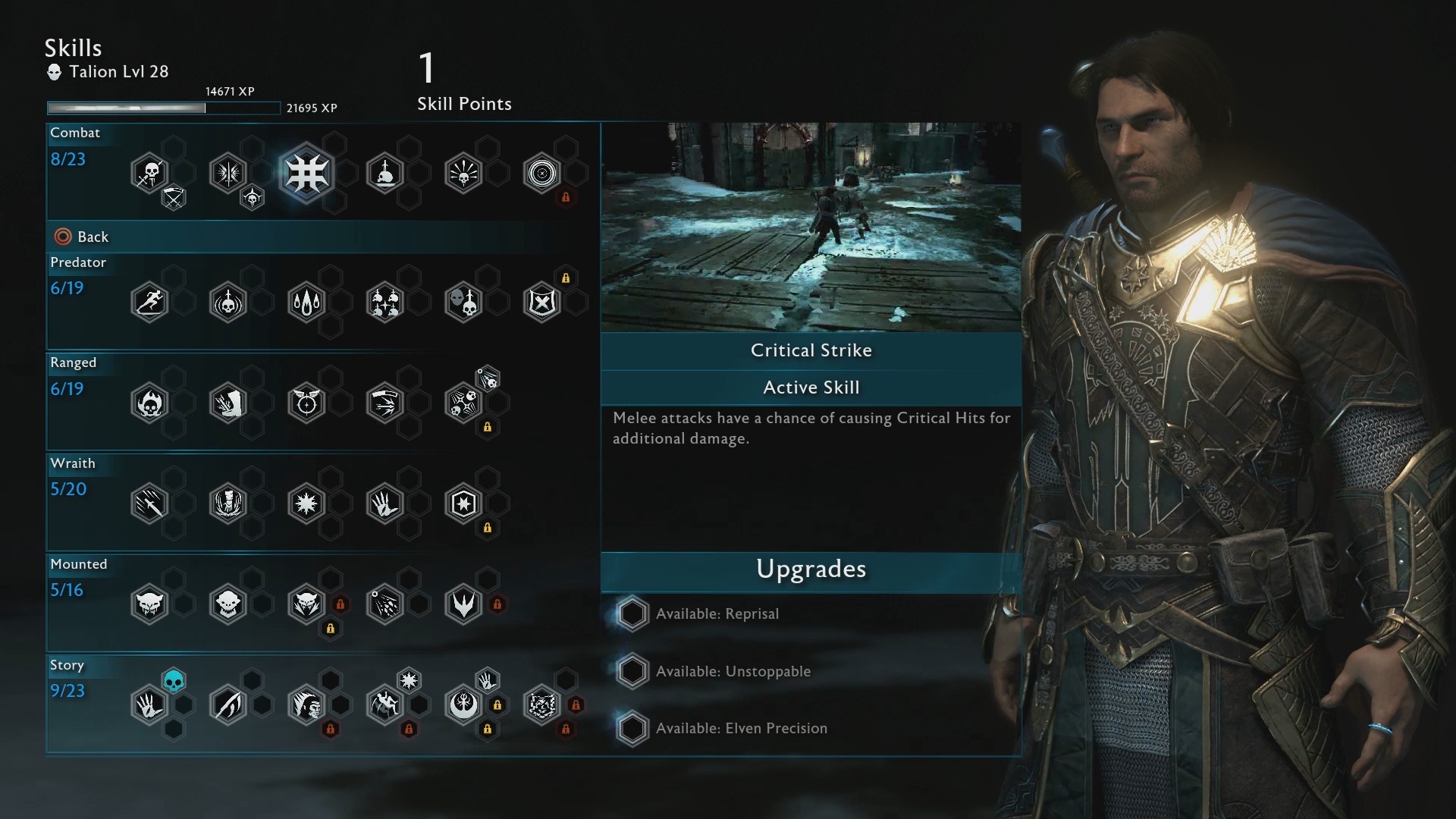Select the flaming skull Ranged skill icon

pyautogui.click(x=149, y=403)
